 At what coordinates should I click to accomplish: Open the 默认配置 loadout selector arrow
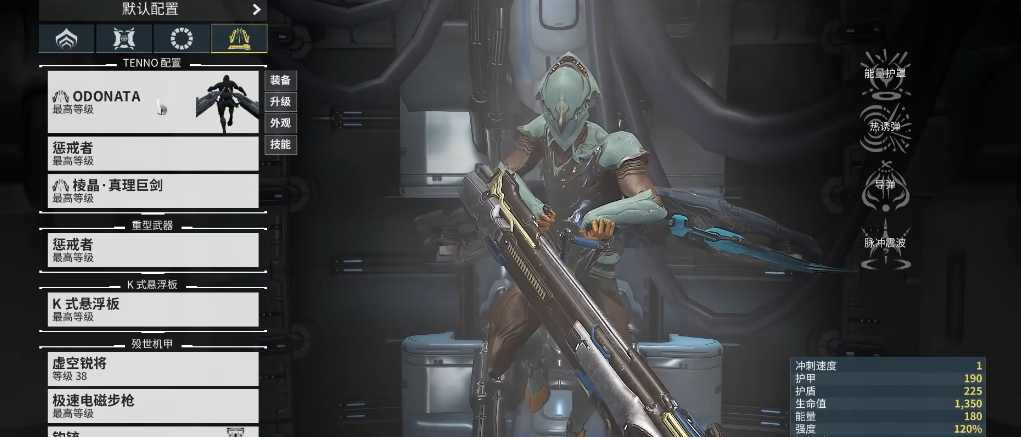tap(256, 10)
